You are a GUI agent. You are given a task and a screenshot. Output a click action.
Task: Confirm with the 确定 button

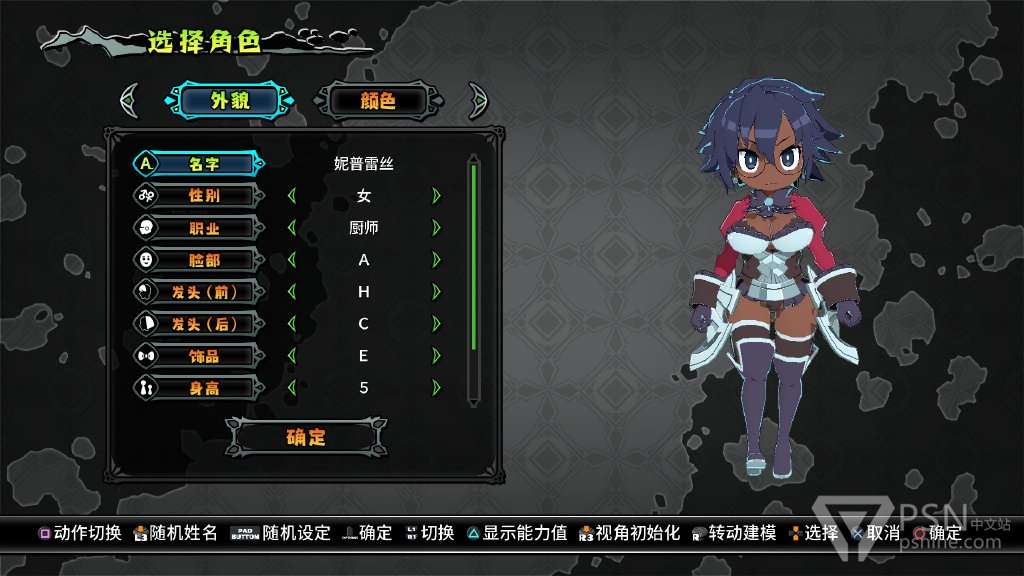click(x=306, y=437)
